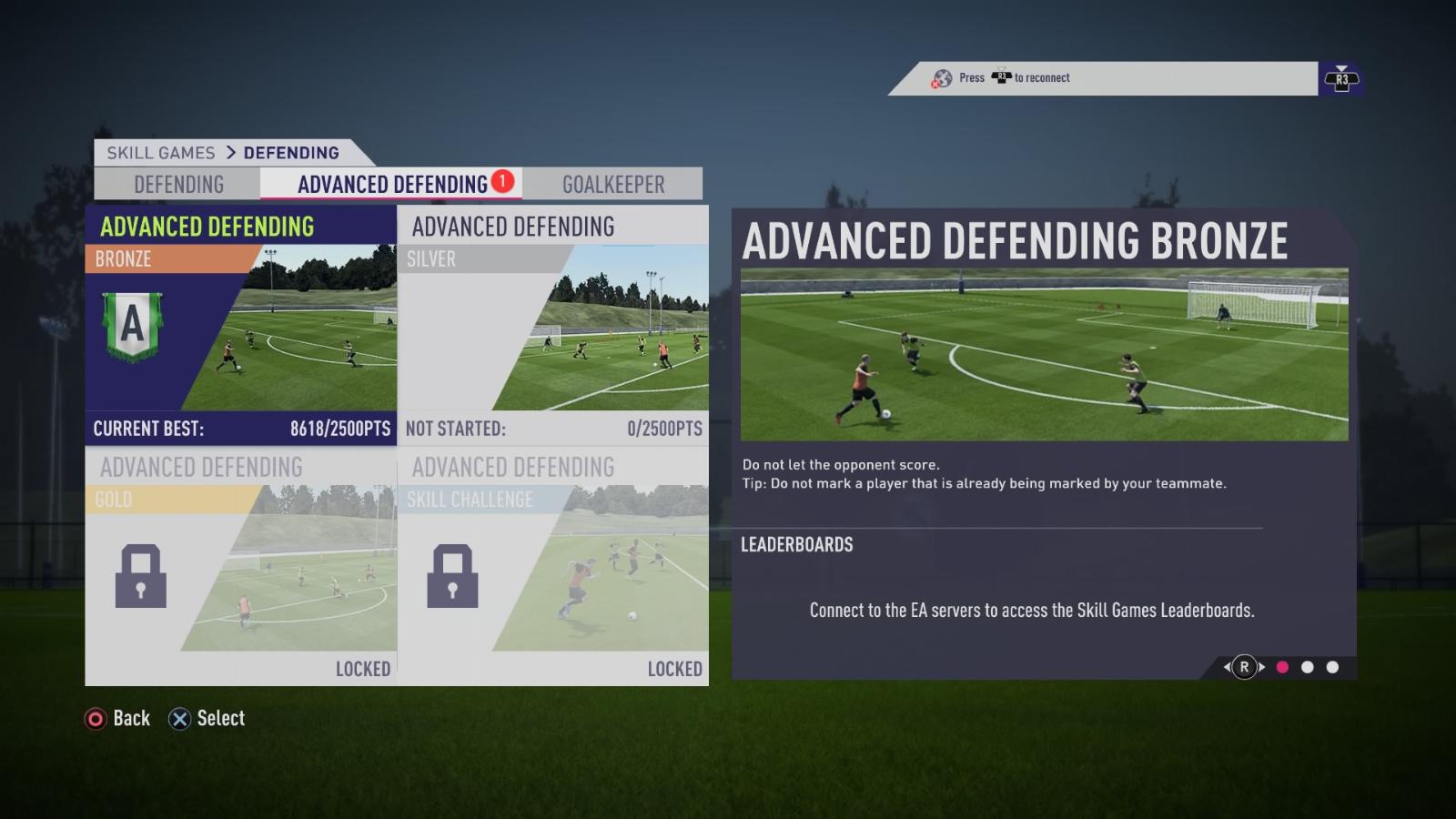Choose the Advanced Defending Silver tile
The image size is (1456, 819).
(552, 325)
